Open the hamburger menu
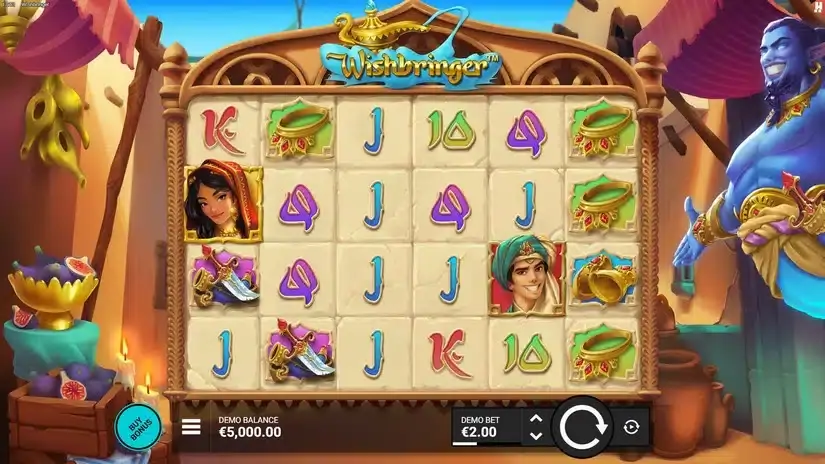The height and width of the screenshot is (464, 825). coord(191,427)
